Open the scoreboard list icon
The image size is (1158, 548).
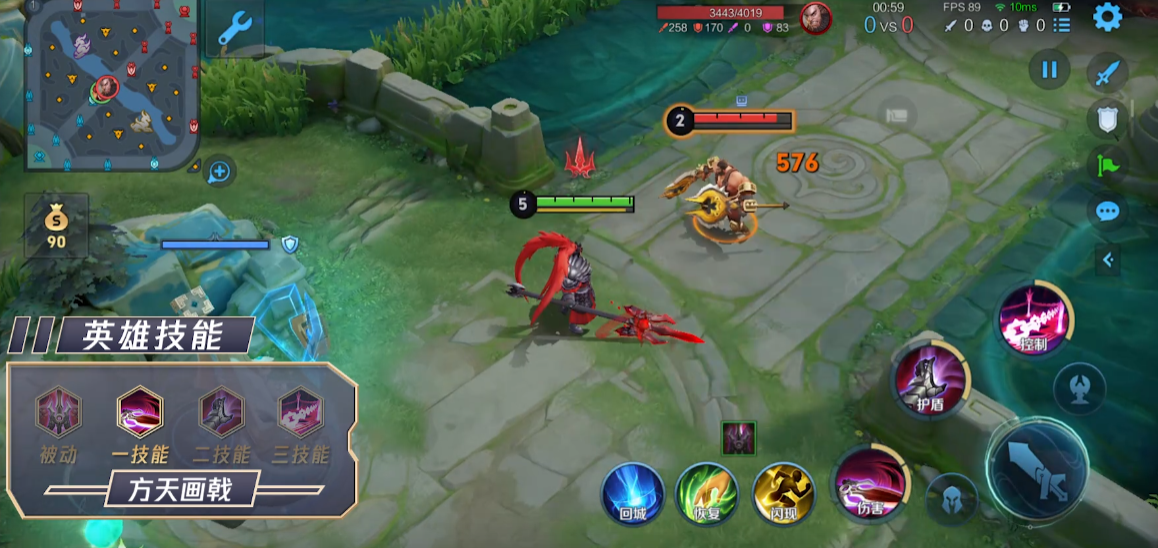(x=1061, y=25)
